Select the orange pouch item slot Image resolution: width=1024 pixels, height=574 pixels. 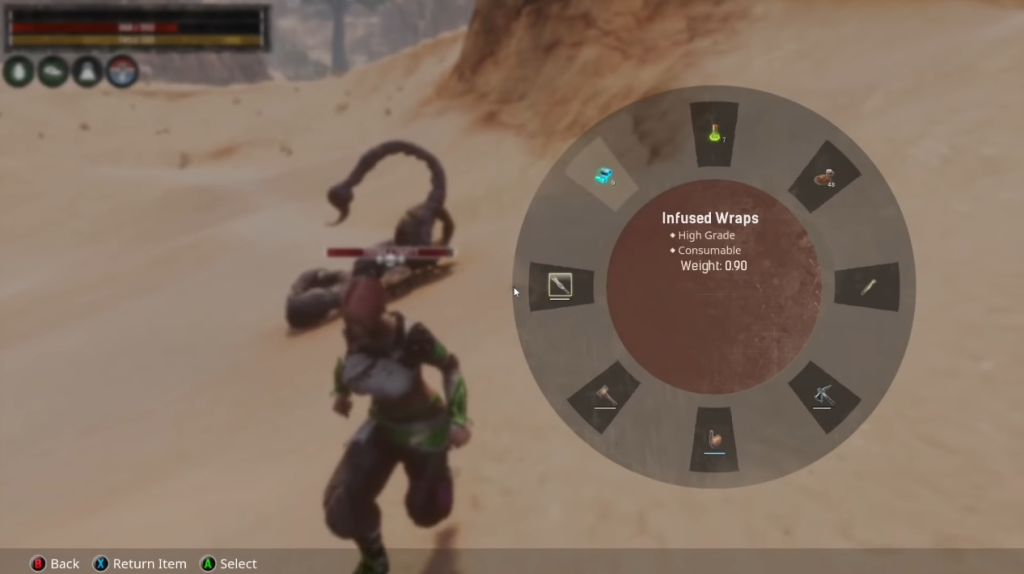(x=714, y=440)
